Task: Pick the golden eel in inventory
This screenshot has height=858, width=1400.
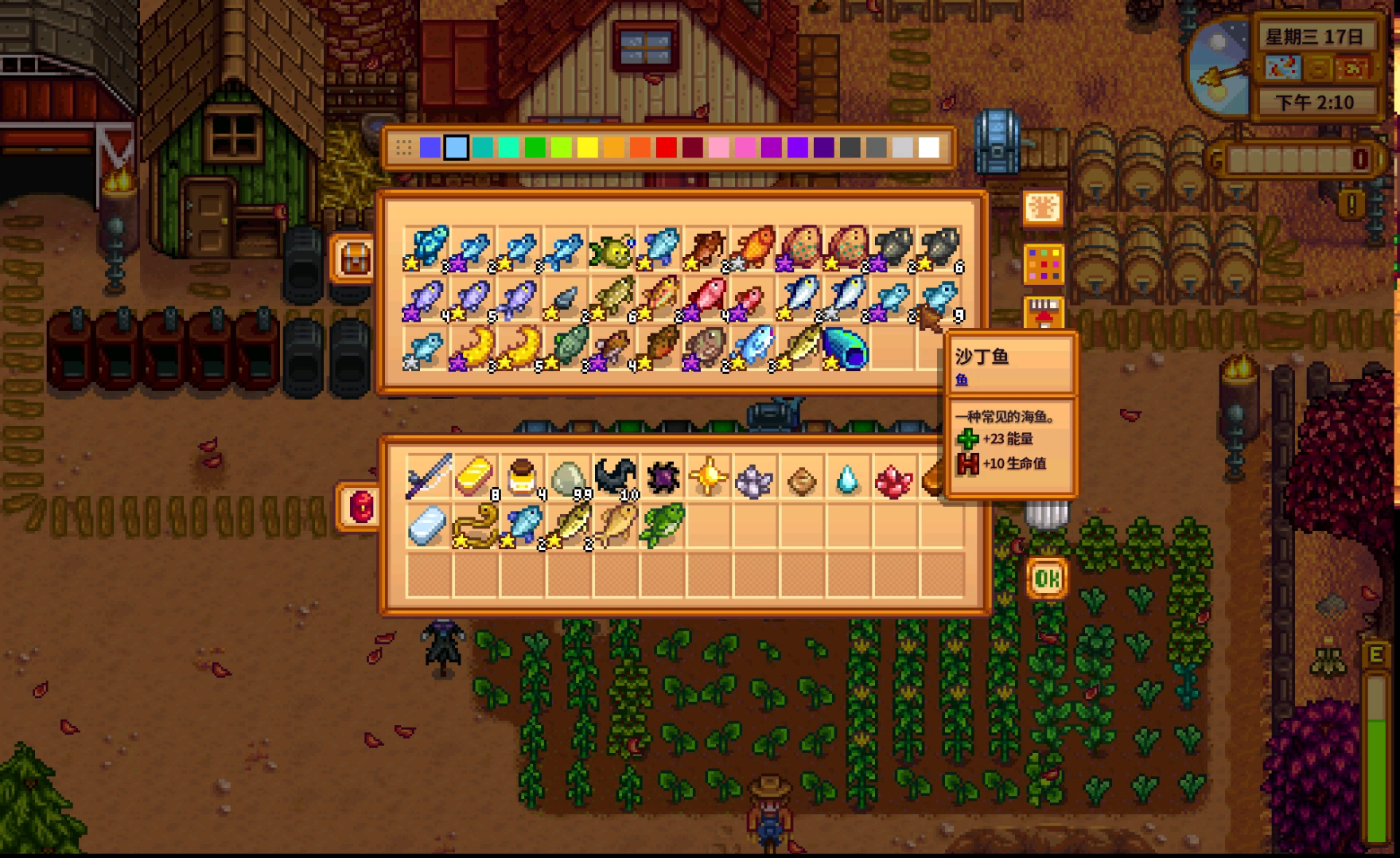Action: tap(475, 525)
